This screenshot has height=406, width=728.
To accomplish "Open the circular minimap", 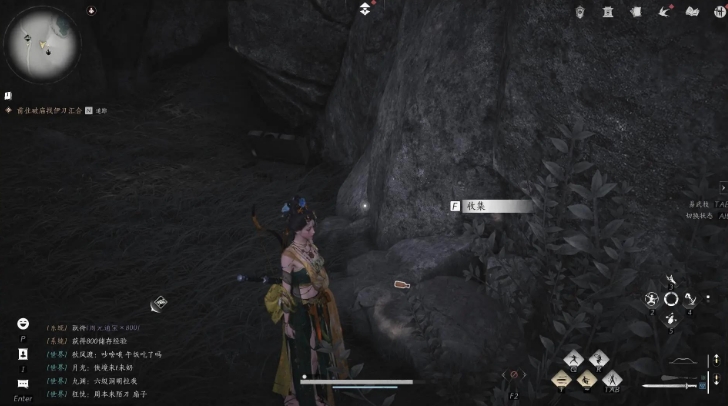I will [43, 44].
